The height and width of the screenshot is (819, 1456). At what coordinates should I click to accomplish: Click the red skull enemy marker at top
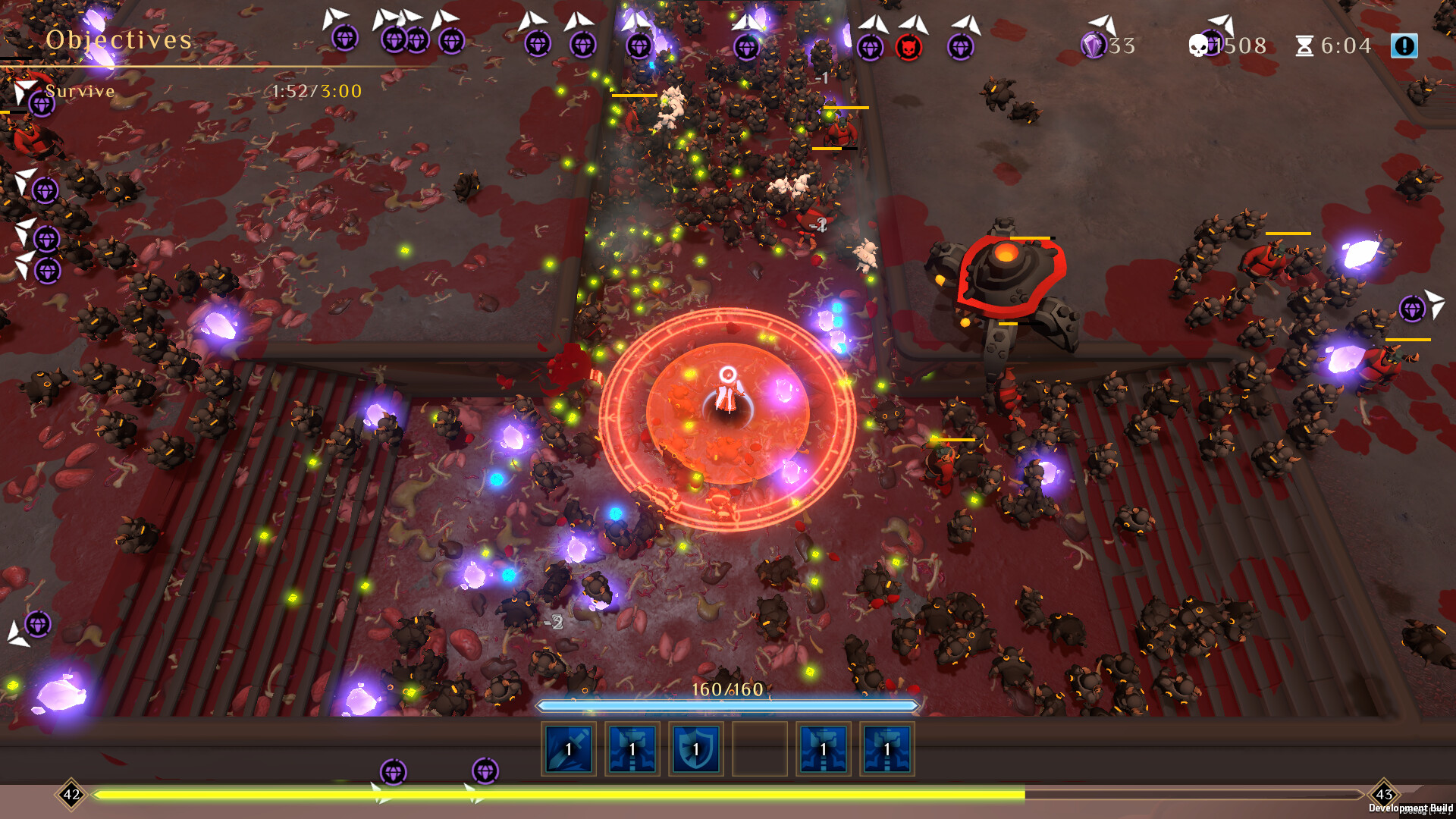[910, 45]
